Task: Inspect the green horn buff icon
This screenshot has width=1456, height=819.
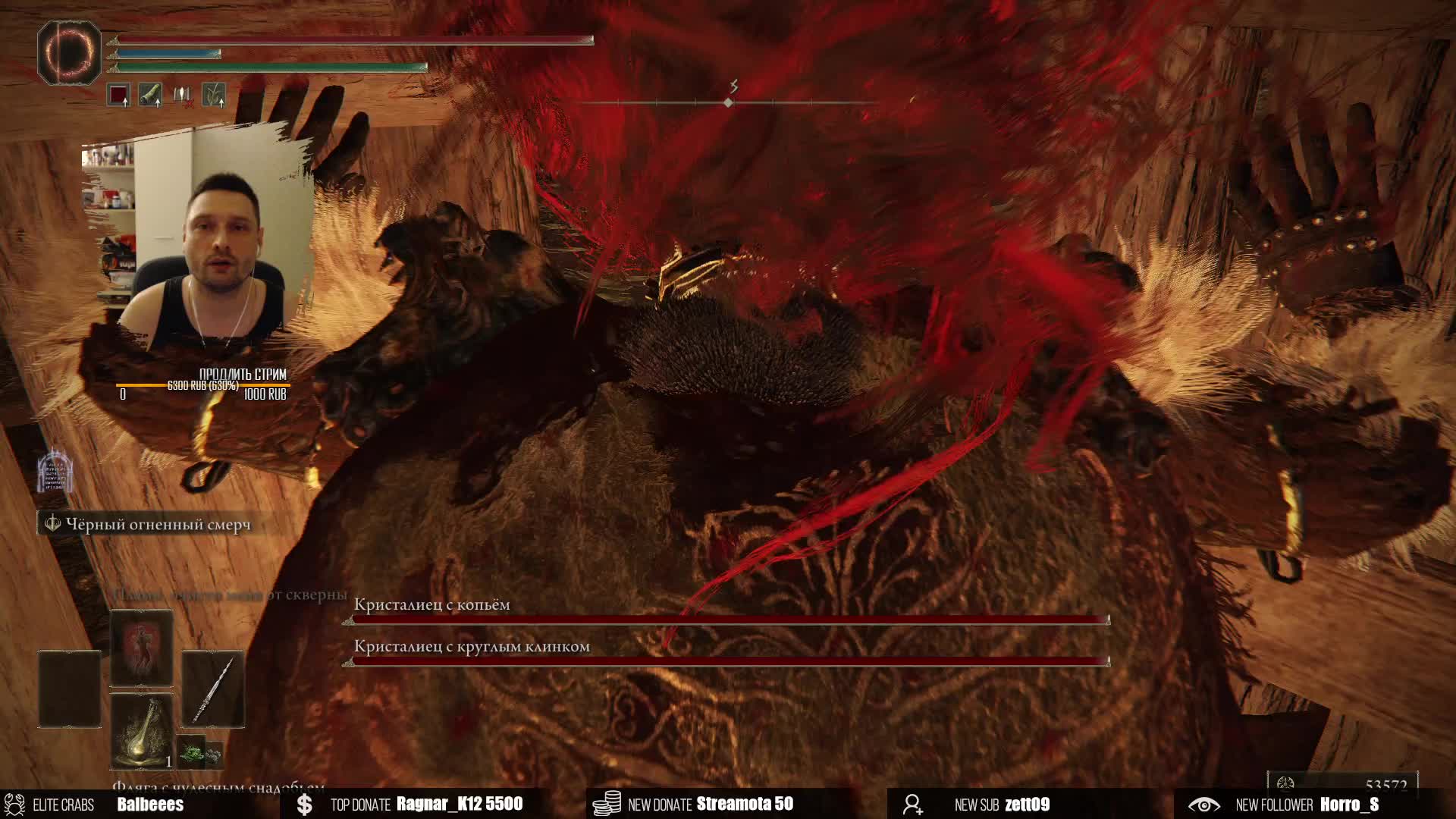Action: pos(150,95)
